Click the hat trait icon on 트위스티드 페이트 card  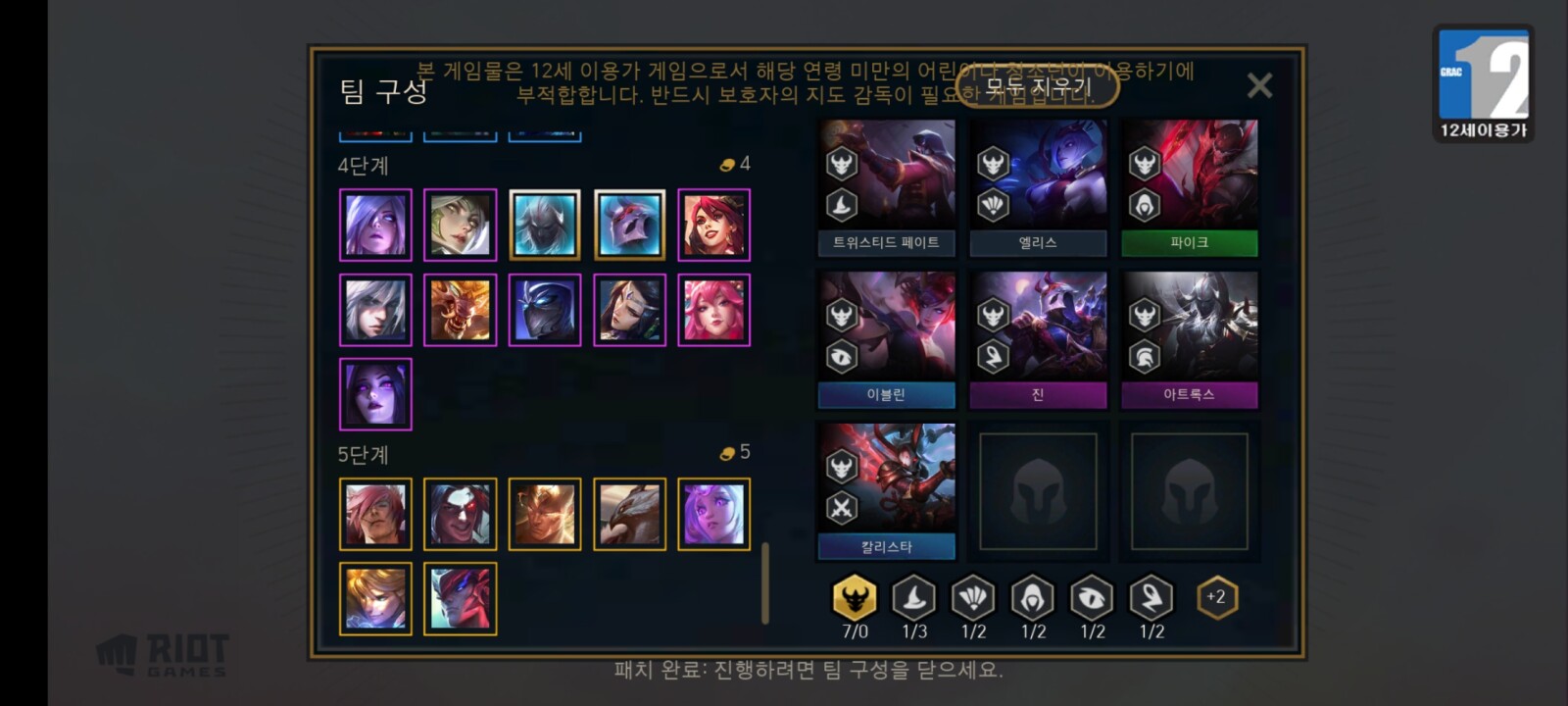(x=844, y=204)
